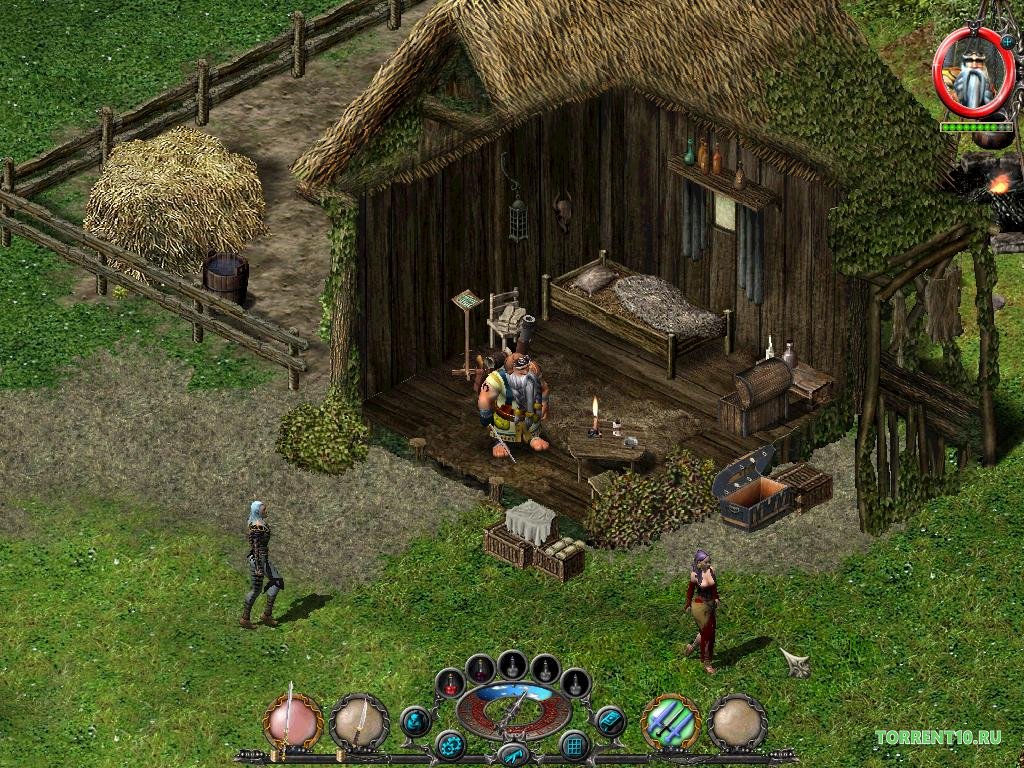Select the empty beige combat art slot
The width and height of the screenshot is (1024, 768).
738,722
